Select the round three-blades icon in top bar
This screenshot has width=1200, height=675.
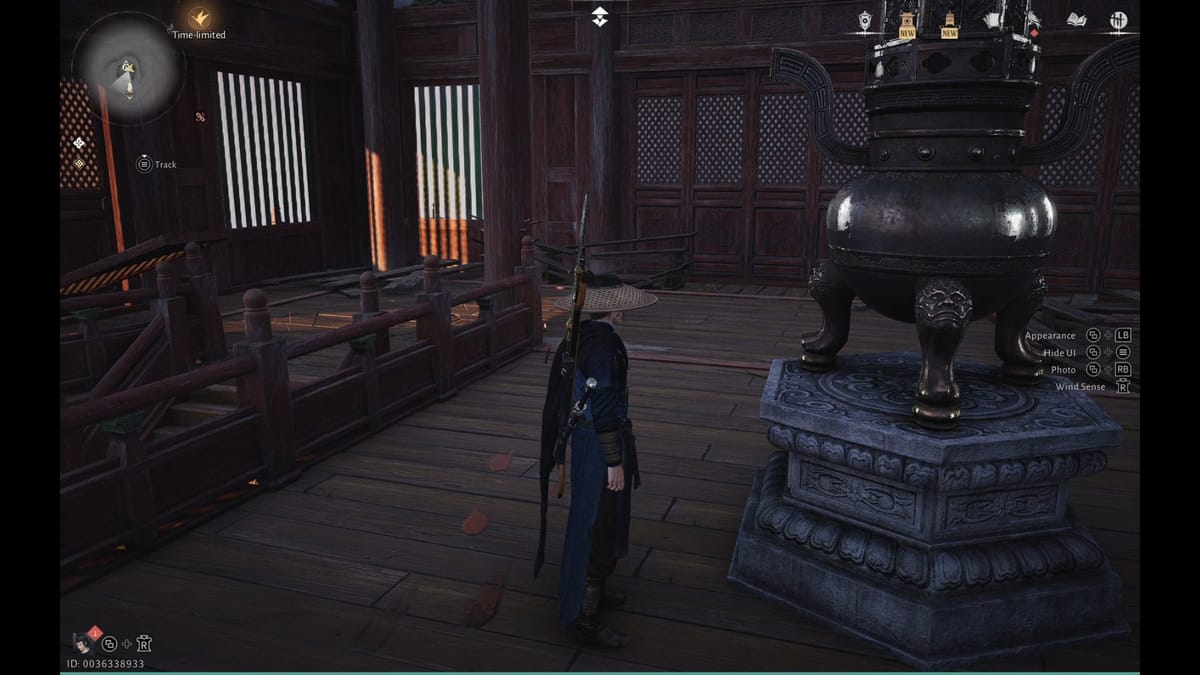1118,20
